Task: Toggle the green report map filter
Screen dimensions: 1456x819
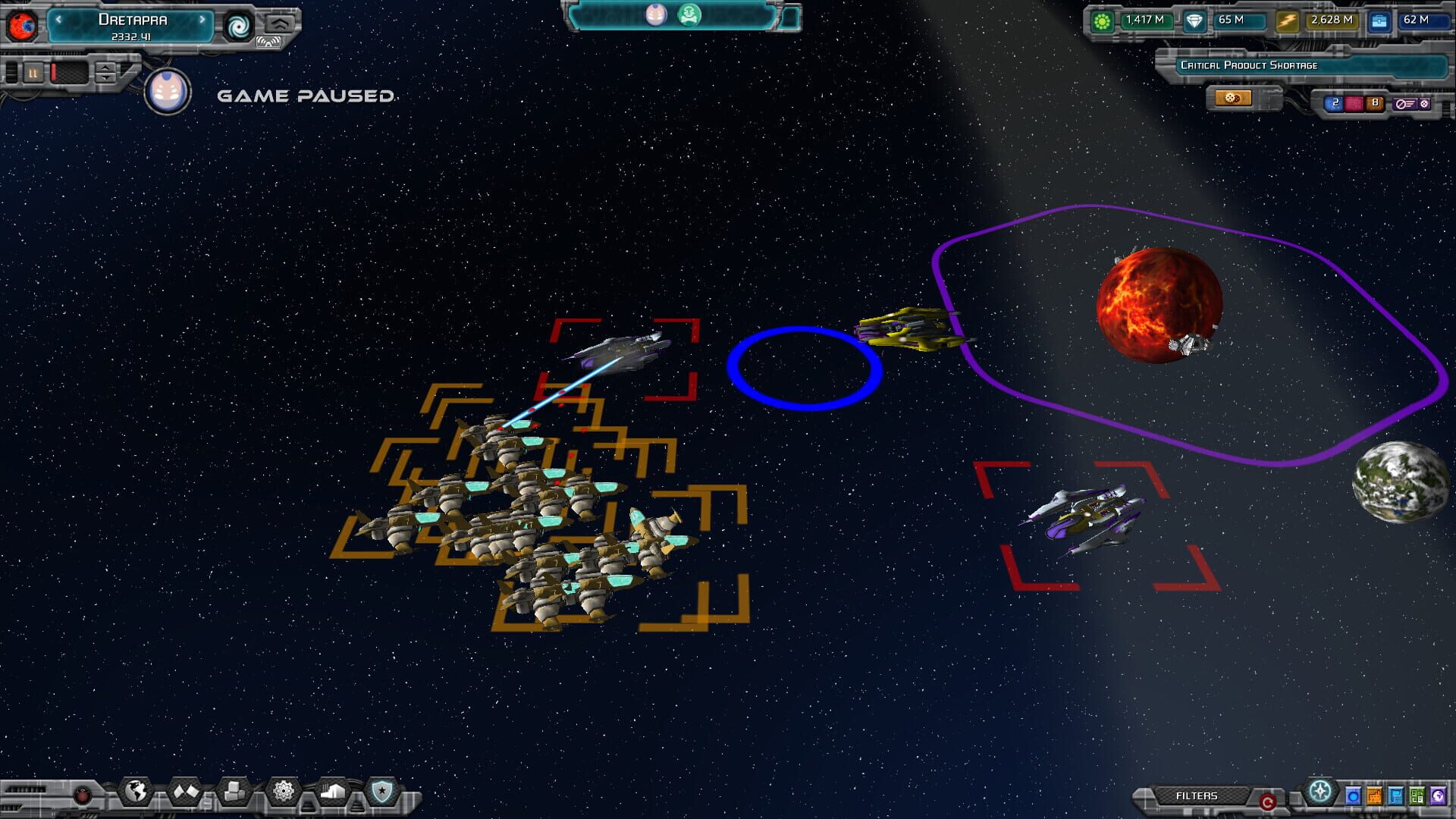Action: pos(1417,797)
